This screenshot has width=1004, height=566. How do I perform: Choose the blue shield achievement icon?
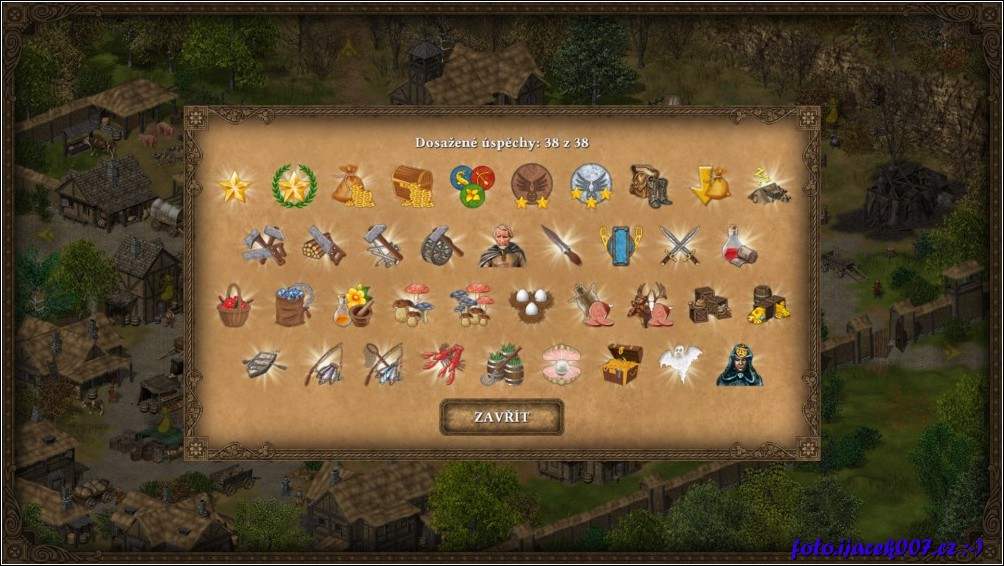tap(620, 245)
